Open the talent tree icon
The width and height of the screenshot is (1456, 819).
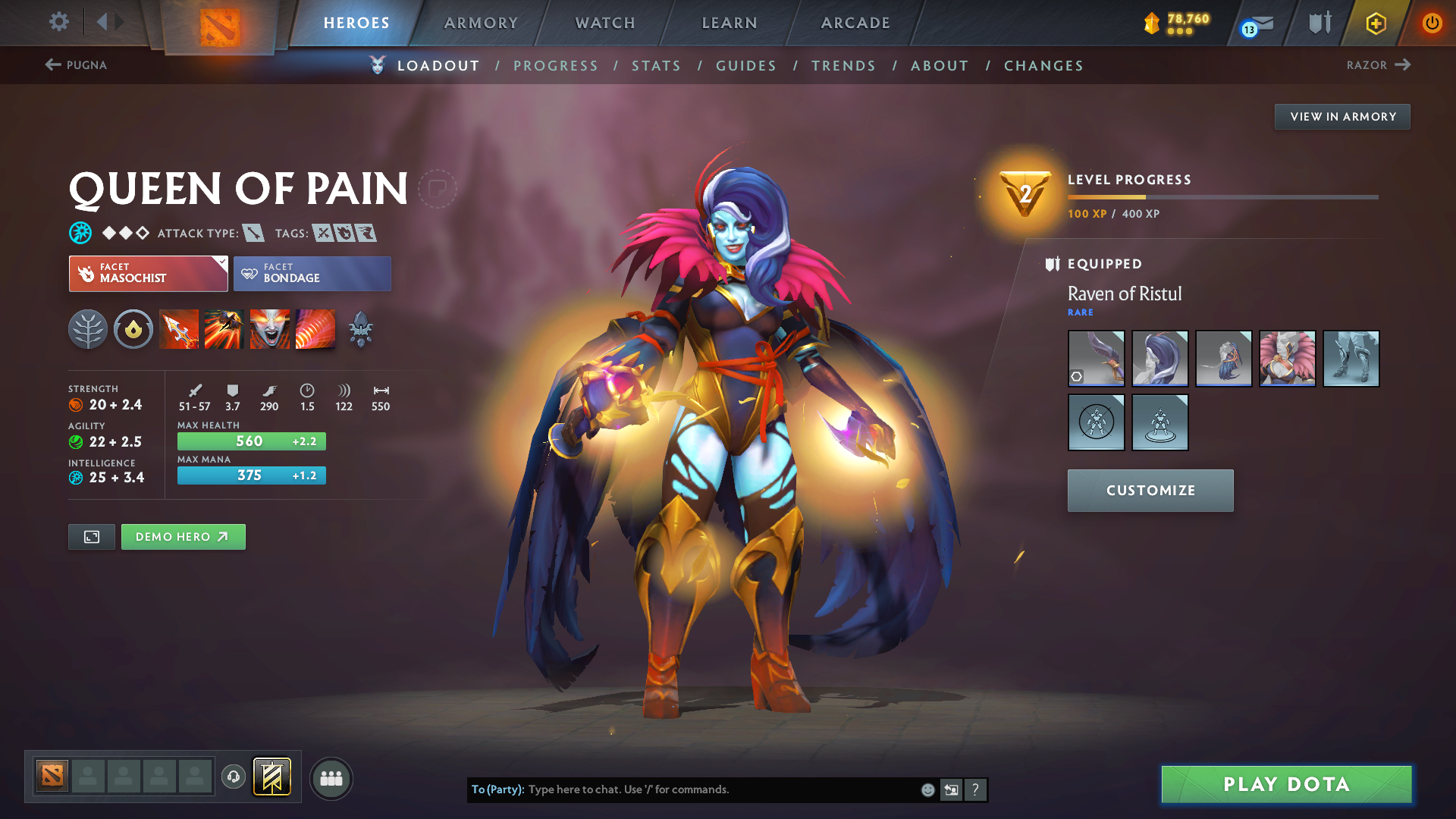coord(88,329)
